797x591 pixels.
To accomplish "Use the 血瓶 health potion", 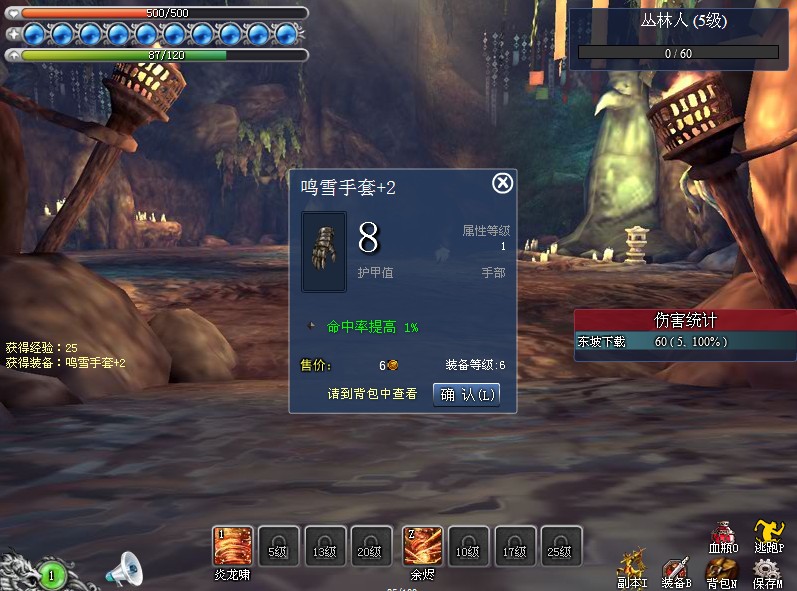I will tap(723, 535).
